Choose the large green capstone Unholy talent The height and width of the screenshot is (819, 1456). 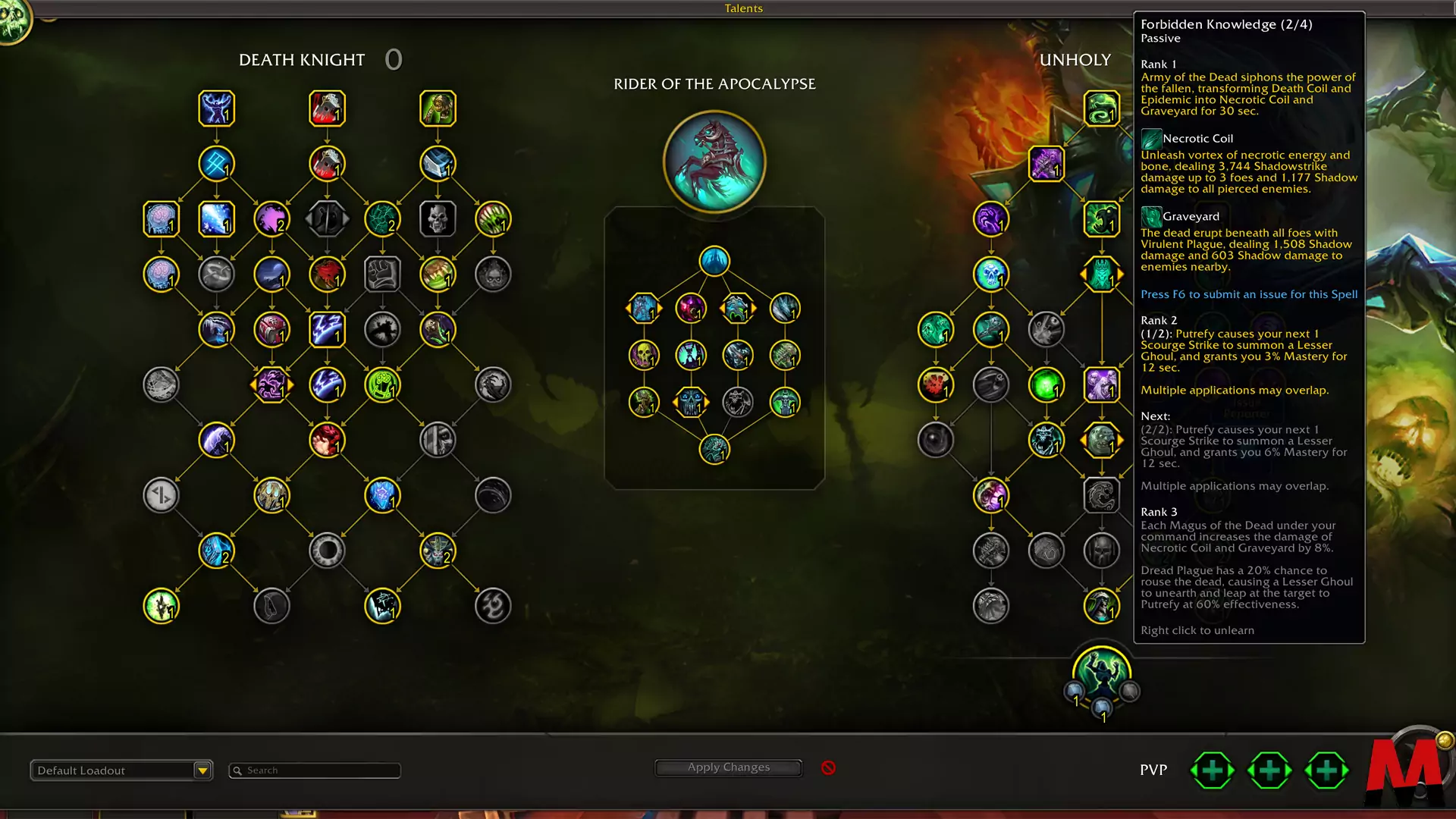tap(1102, 672)
